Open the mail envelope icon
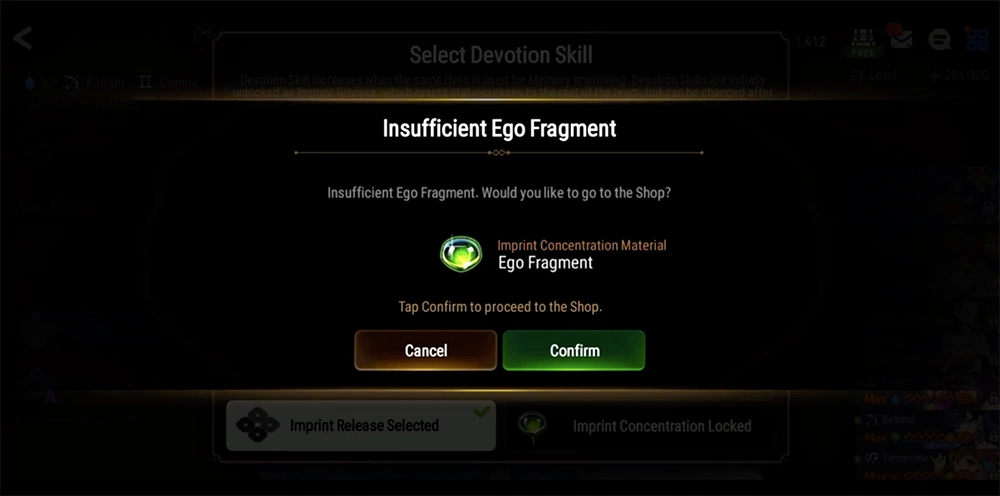The height and width of the screenshot is (496, 1000). pos(902,40)
